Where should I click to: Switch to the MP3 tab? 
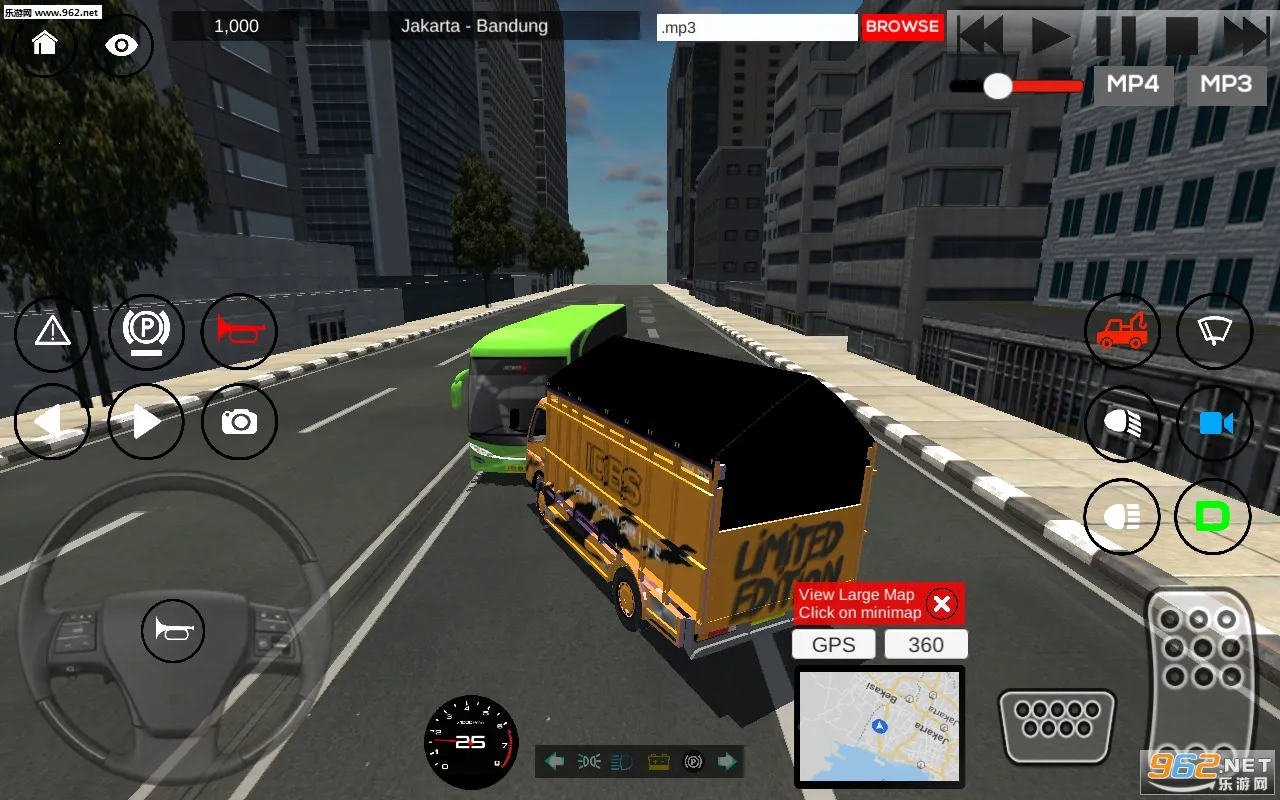[x=1226, y=85]
